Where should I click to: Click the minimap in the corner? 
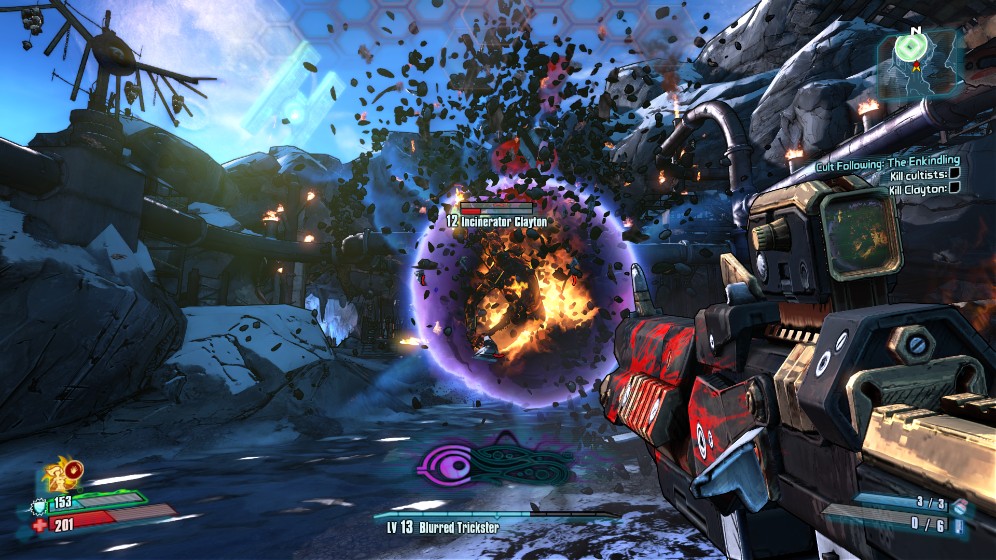920,66
